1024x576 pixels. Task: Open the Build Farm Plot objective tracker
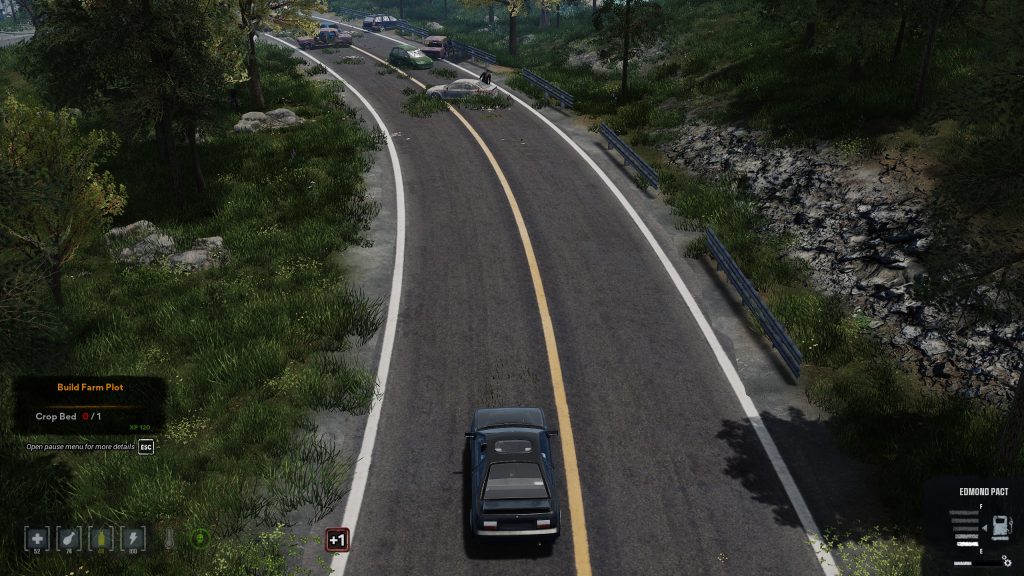tap(90, 387)
